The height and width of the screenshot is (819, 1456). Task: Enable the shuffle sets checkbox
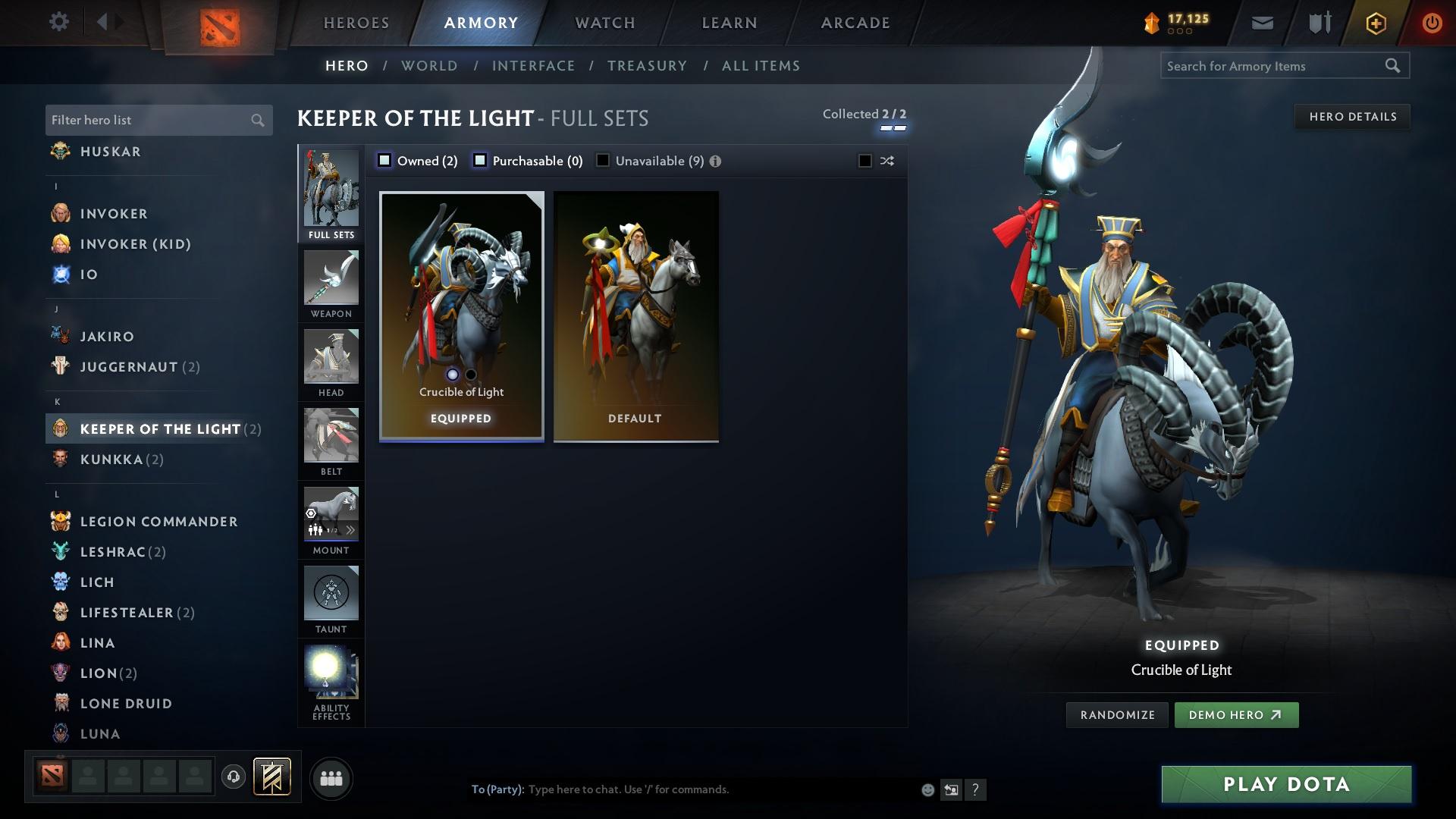(864, 161)
